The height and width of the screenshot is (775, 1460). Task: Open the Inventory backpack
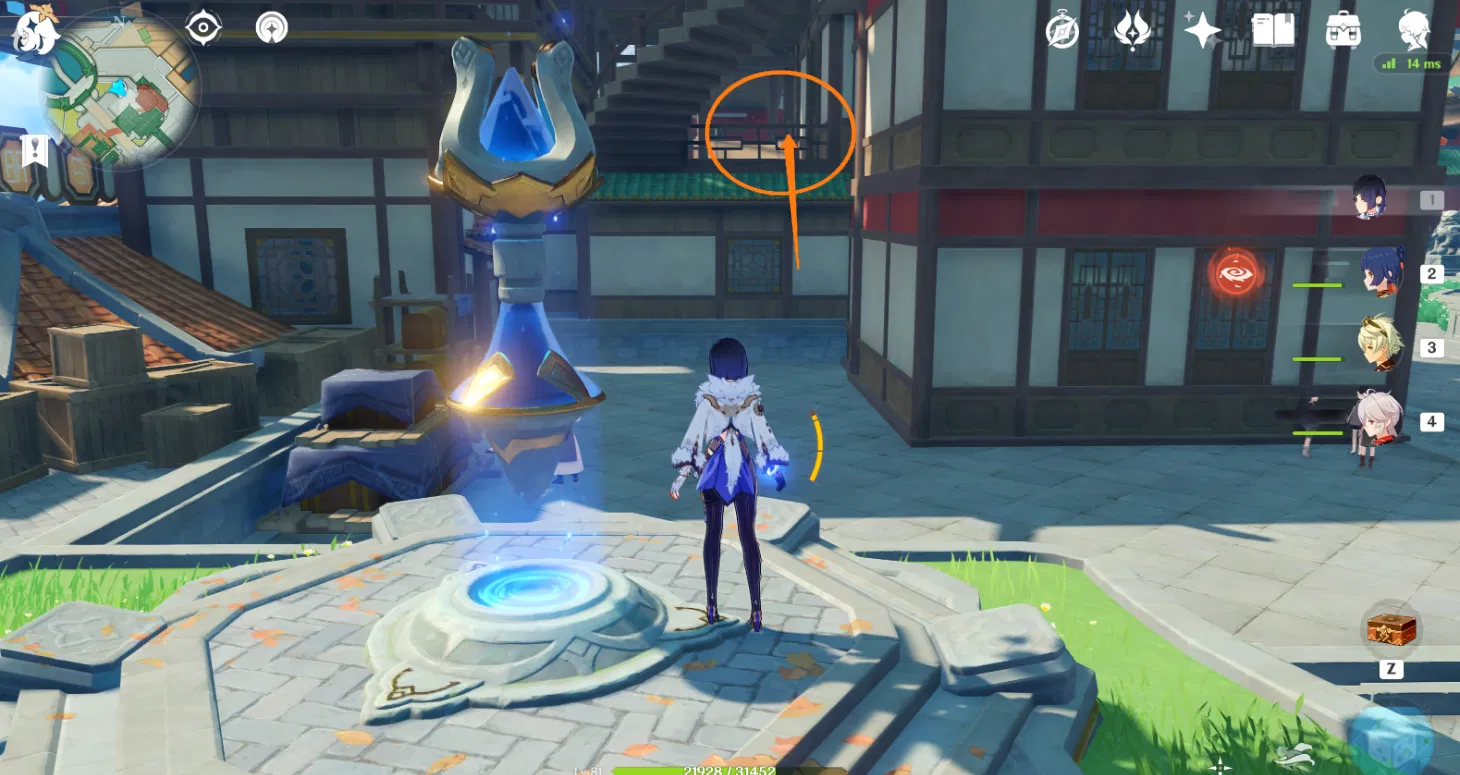(1344, 31)
